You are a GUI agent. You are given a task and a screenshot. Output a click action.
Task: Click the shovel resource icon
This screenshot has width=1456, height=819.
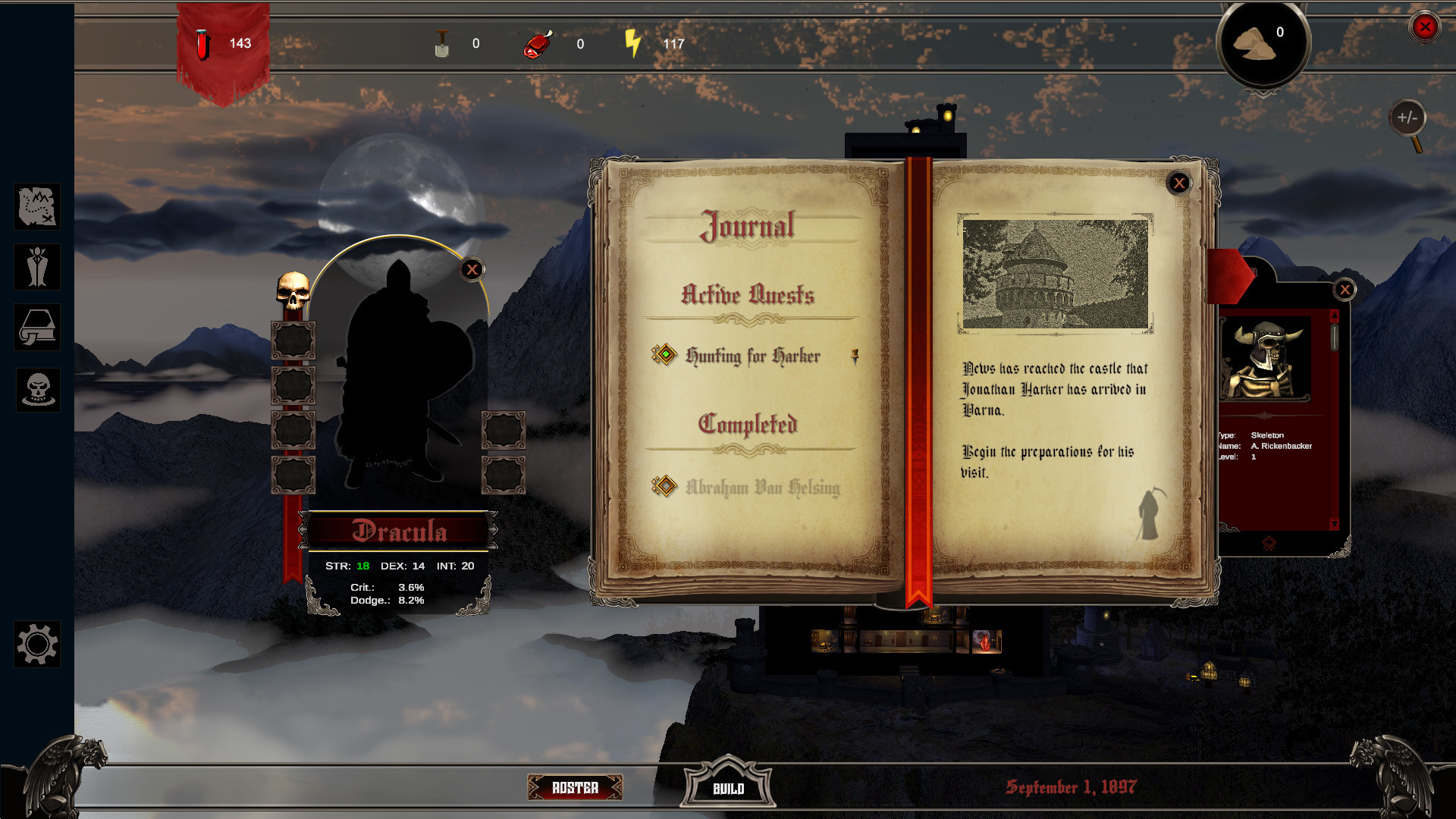(442, 43)
